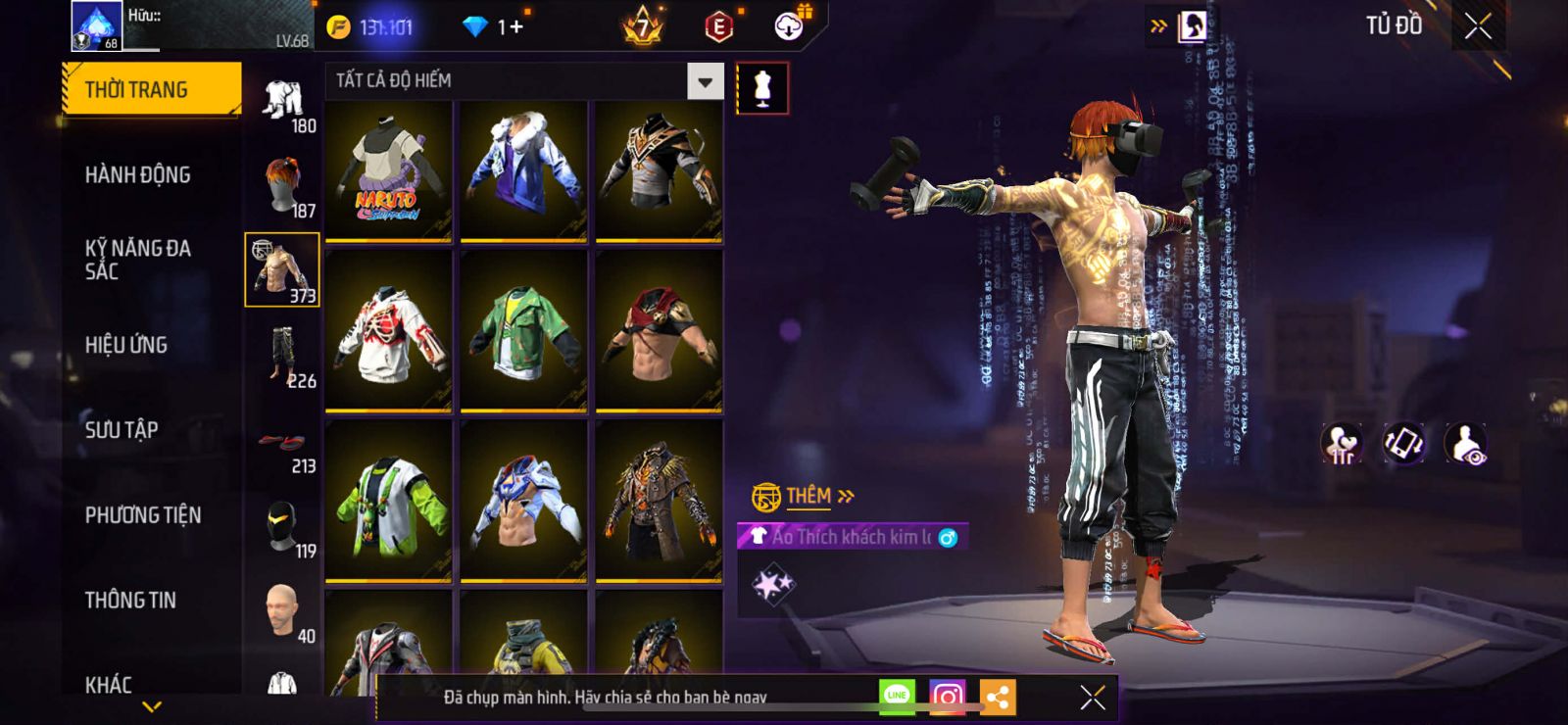
Task: Share the screenshot to Instagram
Action: tap(947, 697)
